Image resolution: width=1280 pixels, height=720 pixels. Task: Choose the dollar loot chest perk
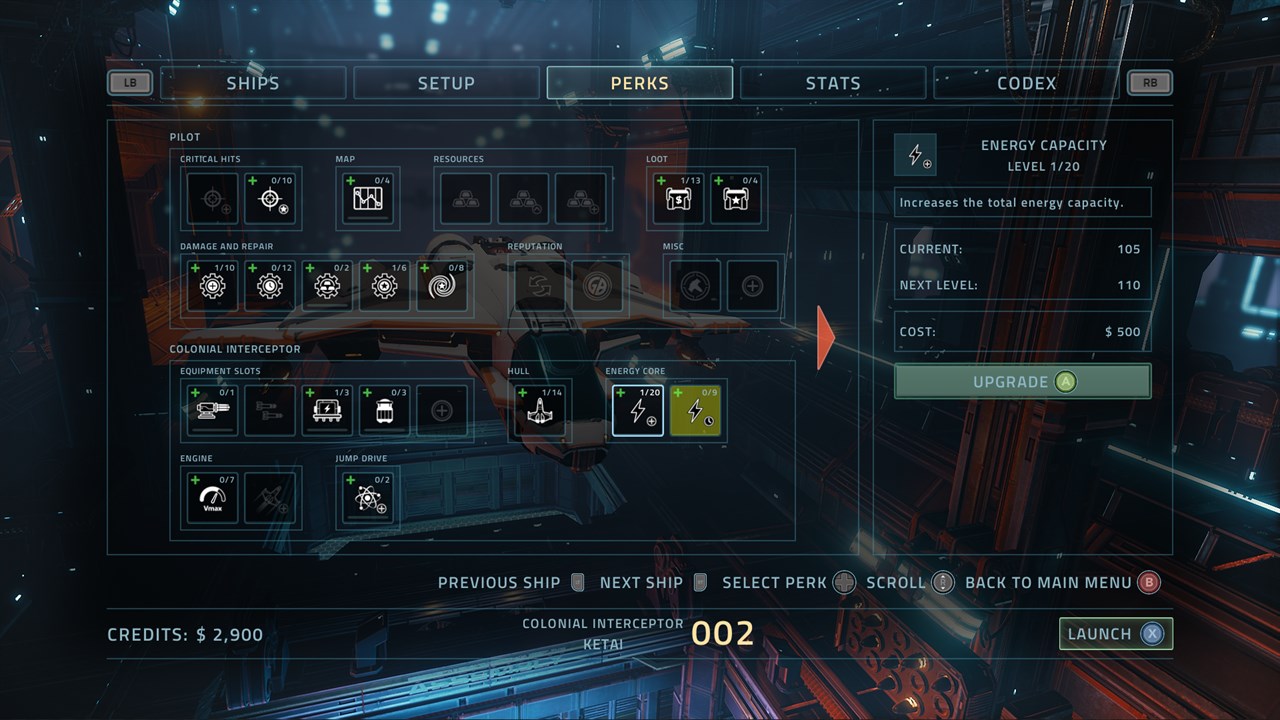pos(679,199)
